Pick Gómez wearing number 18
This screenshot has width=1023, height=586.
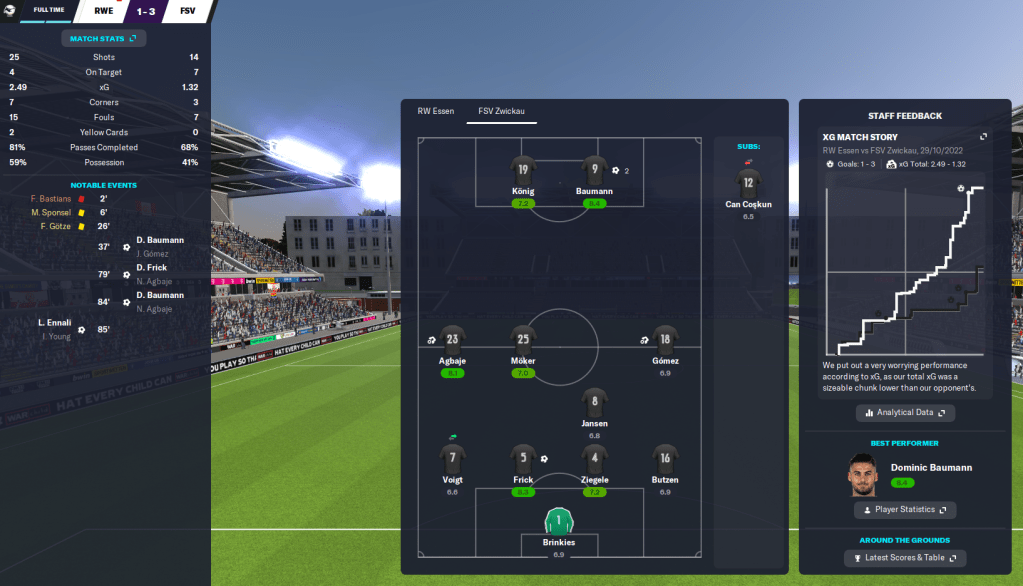click(x=665, y=340)
